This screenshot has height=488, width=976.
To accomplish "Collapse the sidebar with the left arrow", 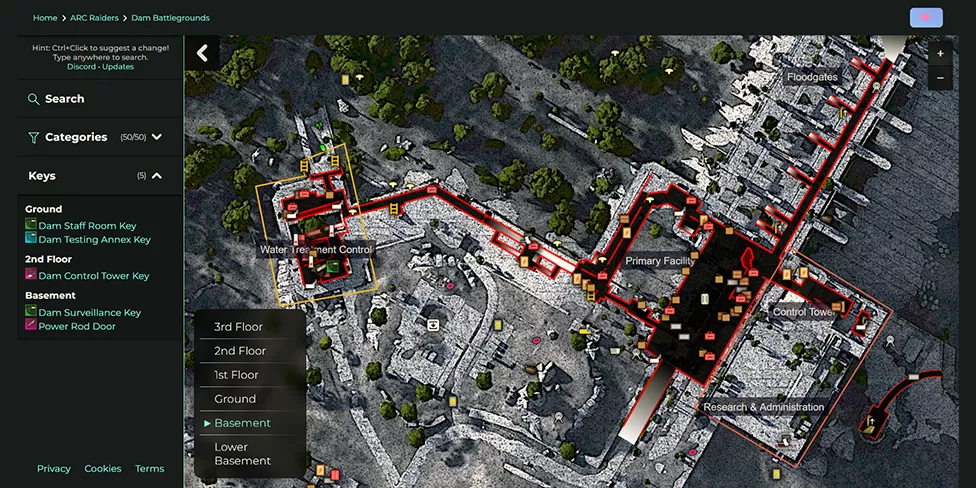I will point(202,53).
